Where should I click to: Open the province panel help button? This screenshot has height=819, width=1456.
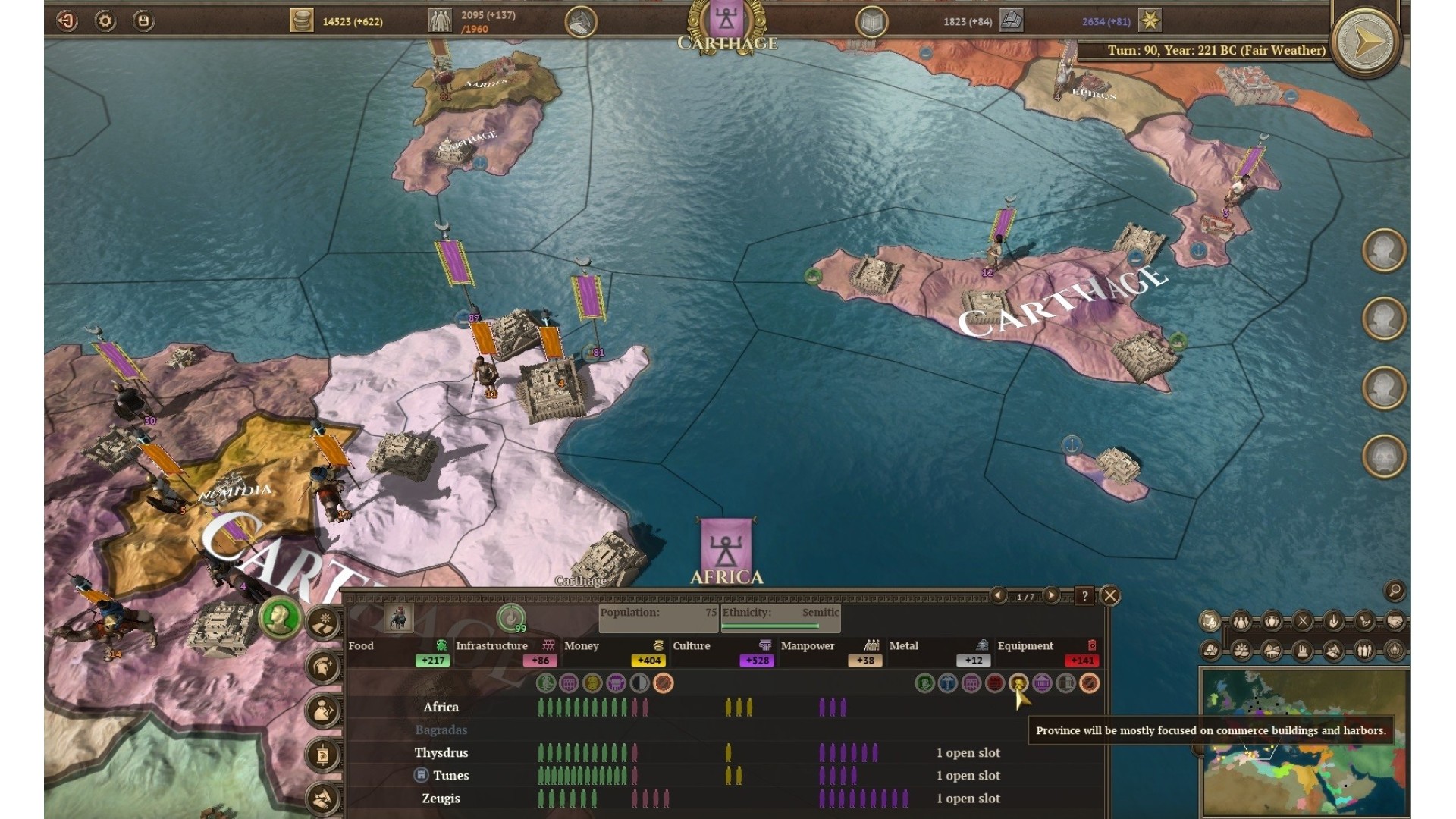1084,596
